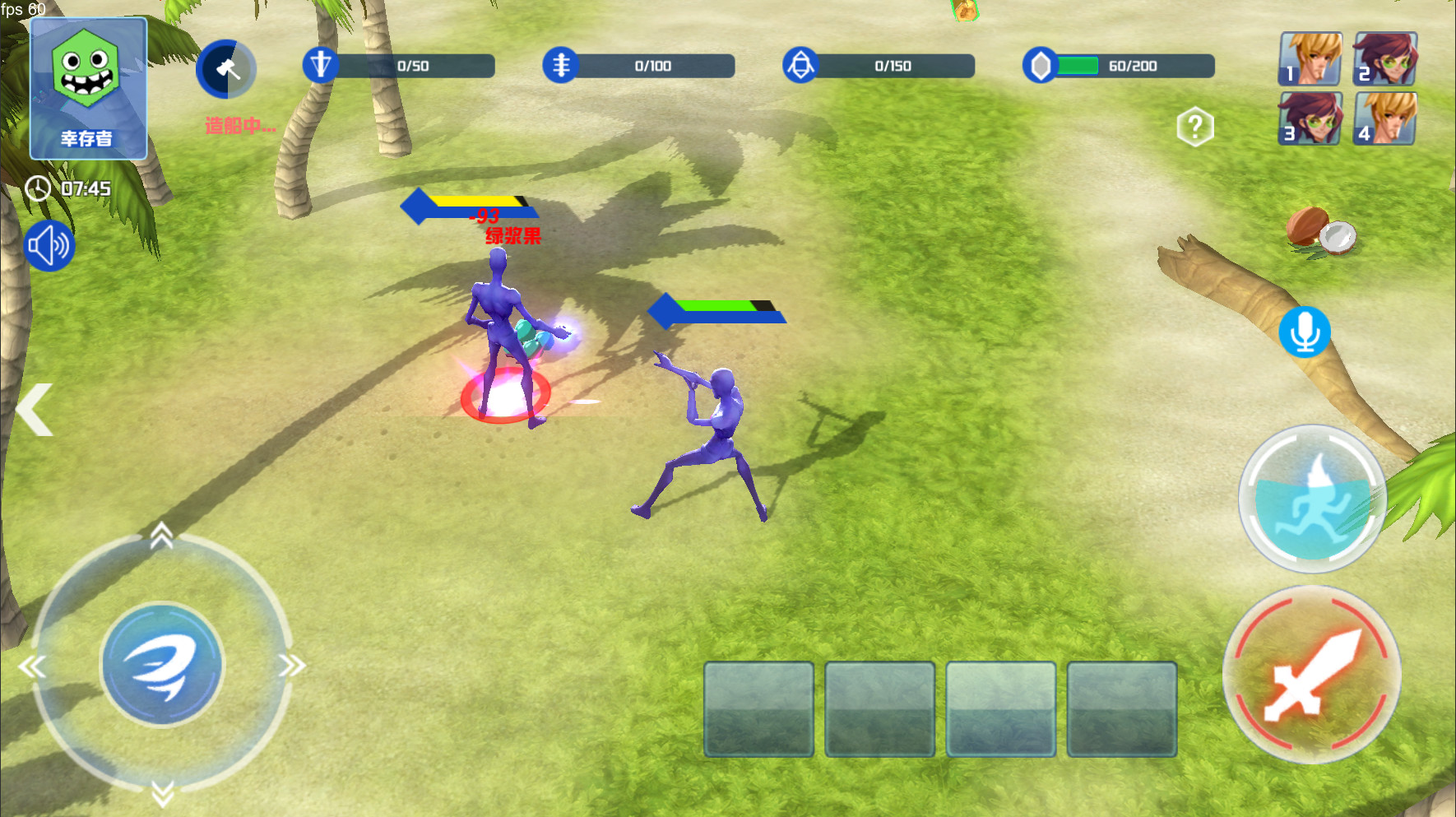Click the beetle resource counter icon
Screen dimensions: 1456x817
(x=802, y=66)
